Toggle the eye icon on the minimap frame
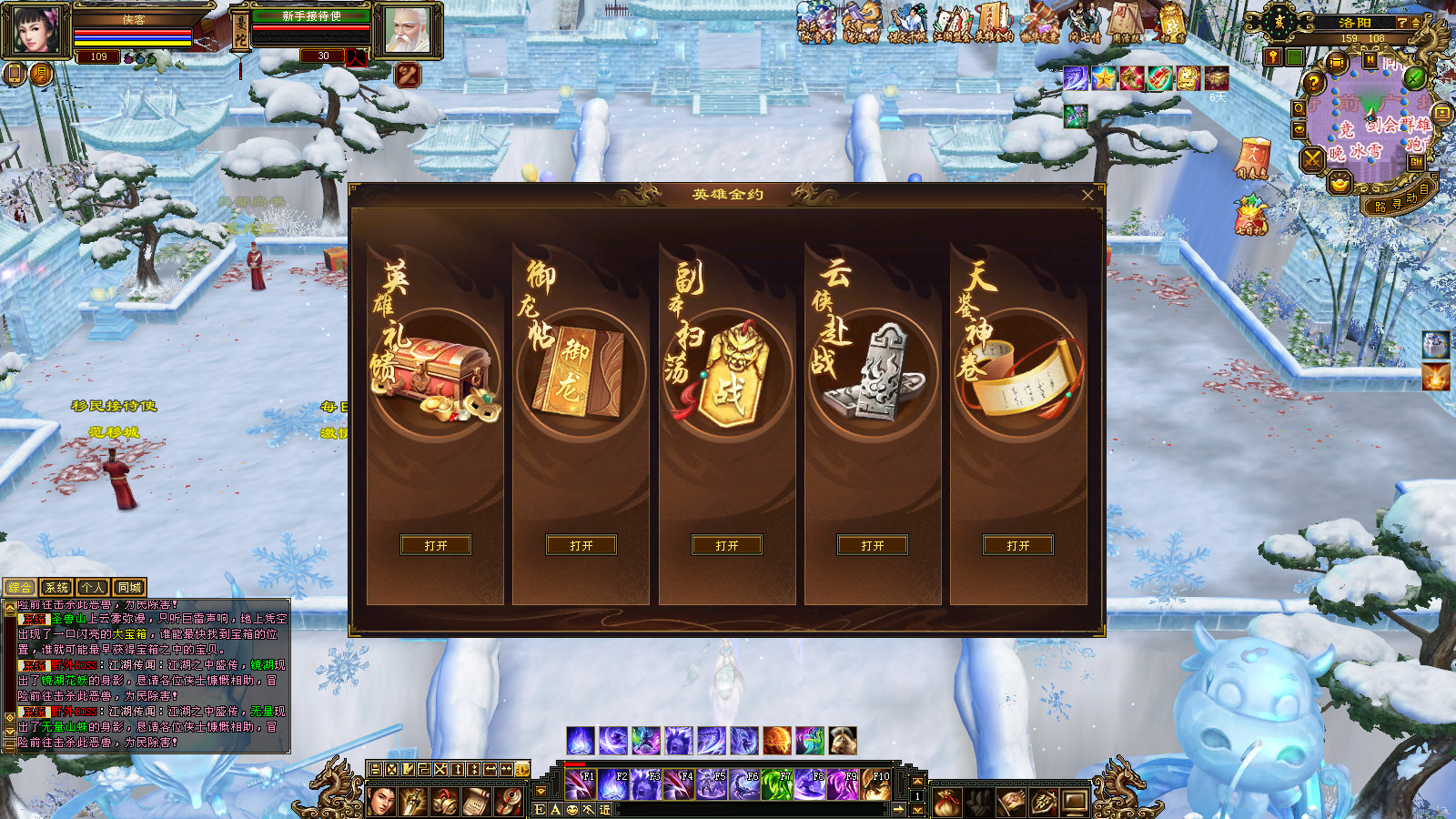1456x819 pixels. [x=1299, y=129]
